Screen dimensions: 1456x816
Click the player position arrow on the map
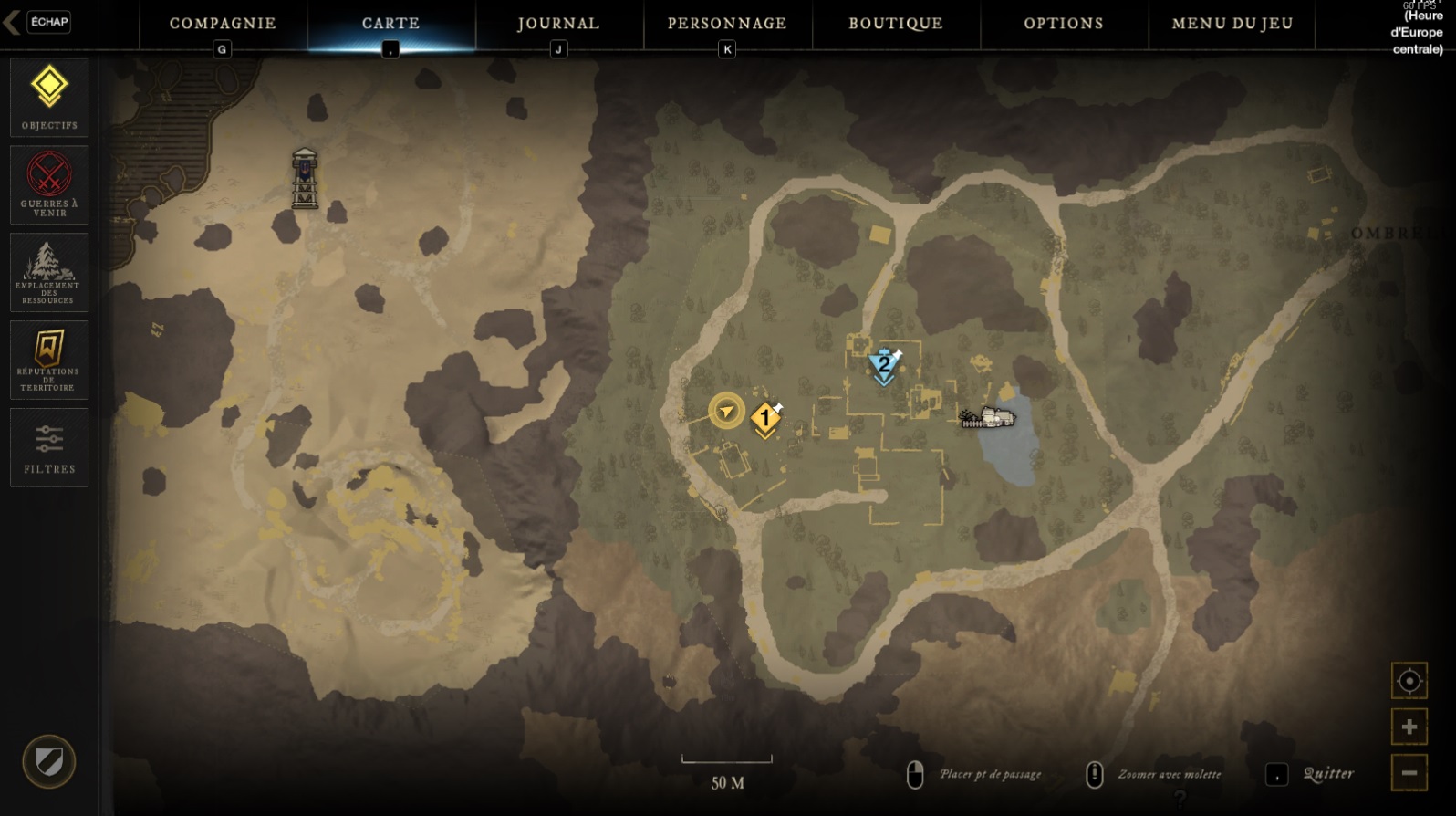pyautogui.click(x=725, y=410)
